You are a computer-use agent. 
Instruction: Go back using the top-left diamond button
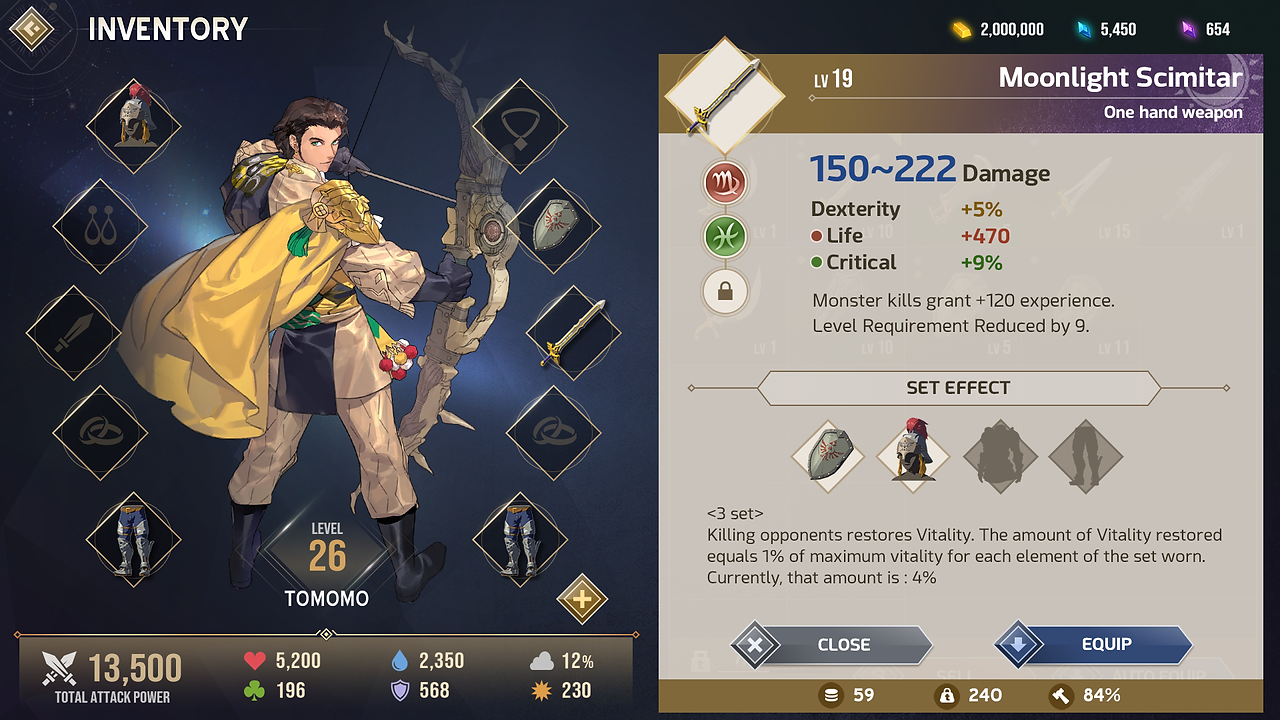[x=31, y=29]
